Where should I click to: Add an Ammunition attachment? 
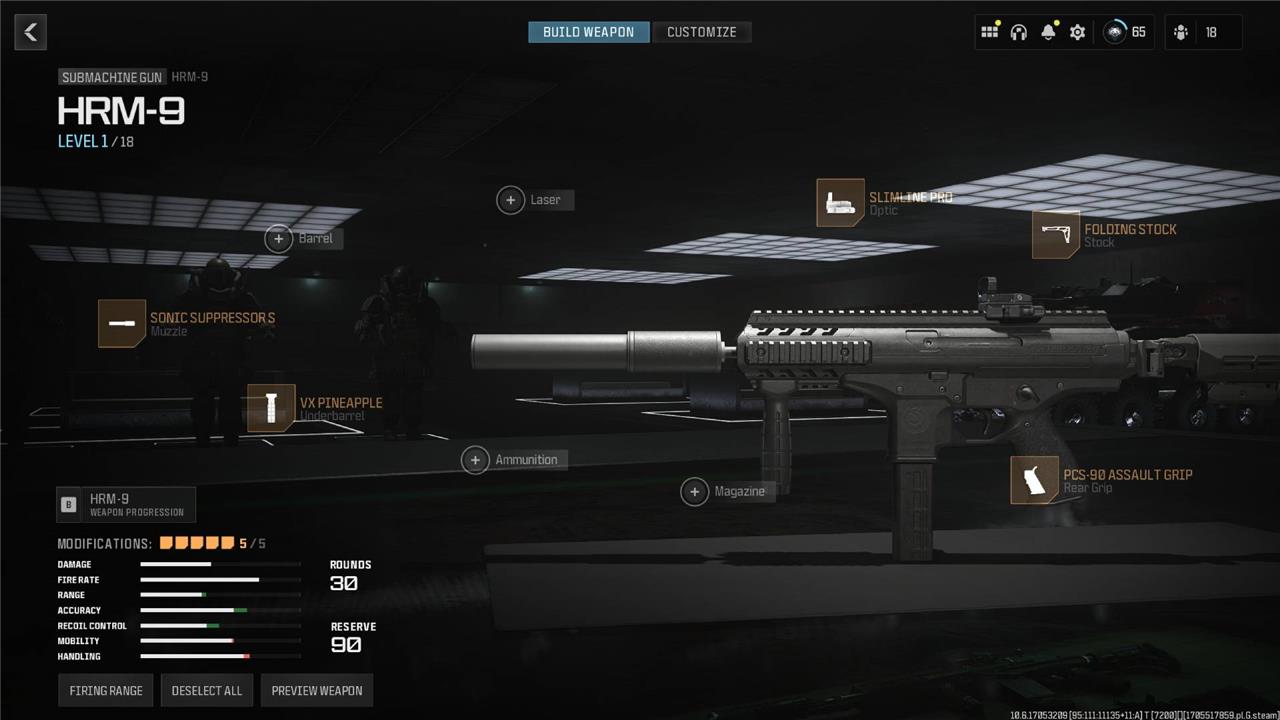pos(475,460)
